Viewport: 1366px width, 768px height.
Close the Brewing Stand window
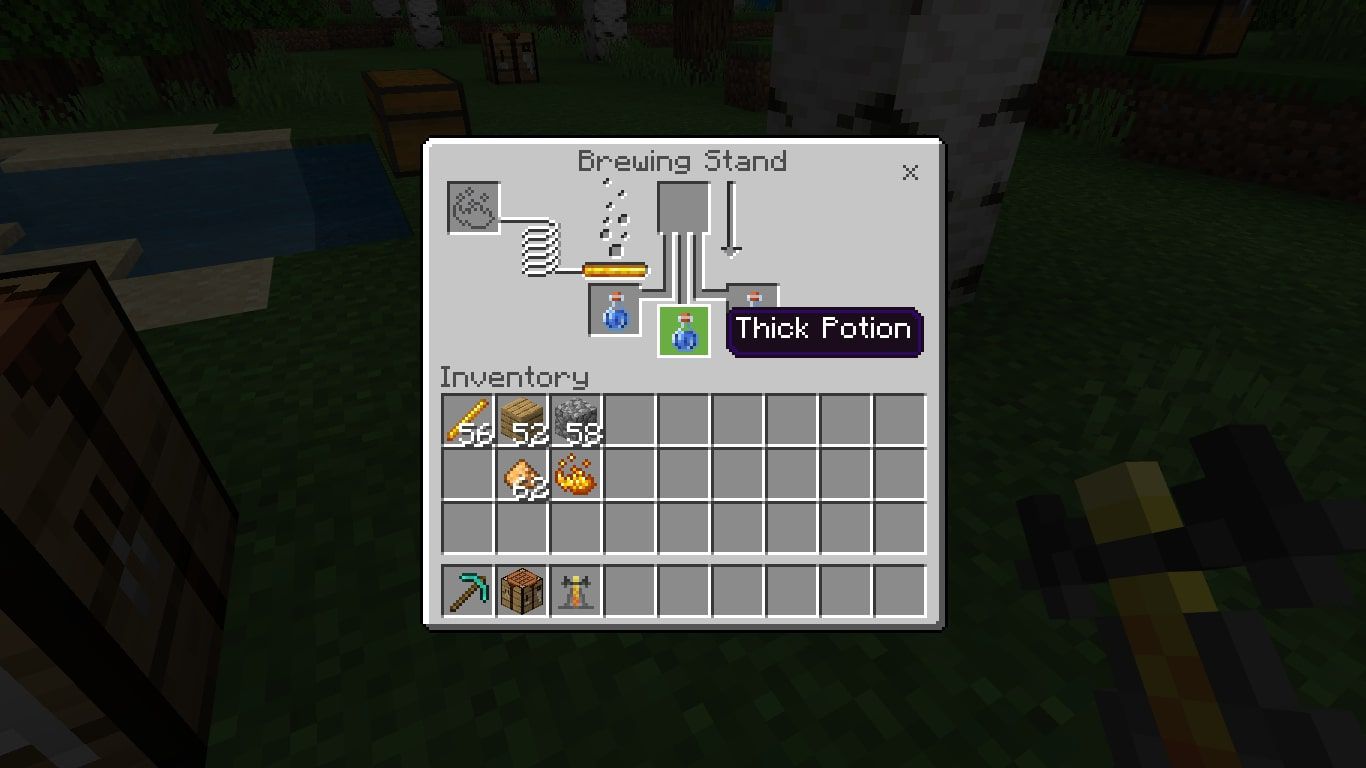[x=910, y=172]
